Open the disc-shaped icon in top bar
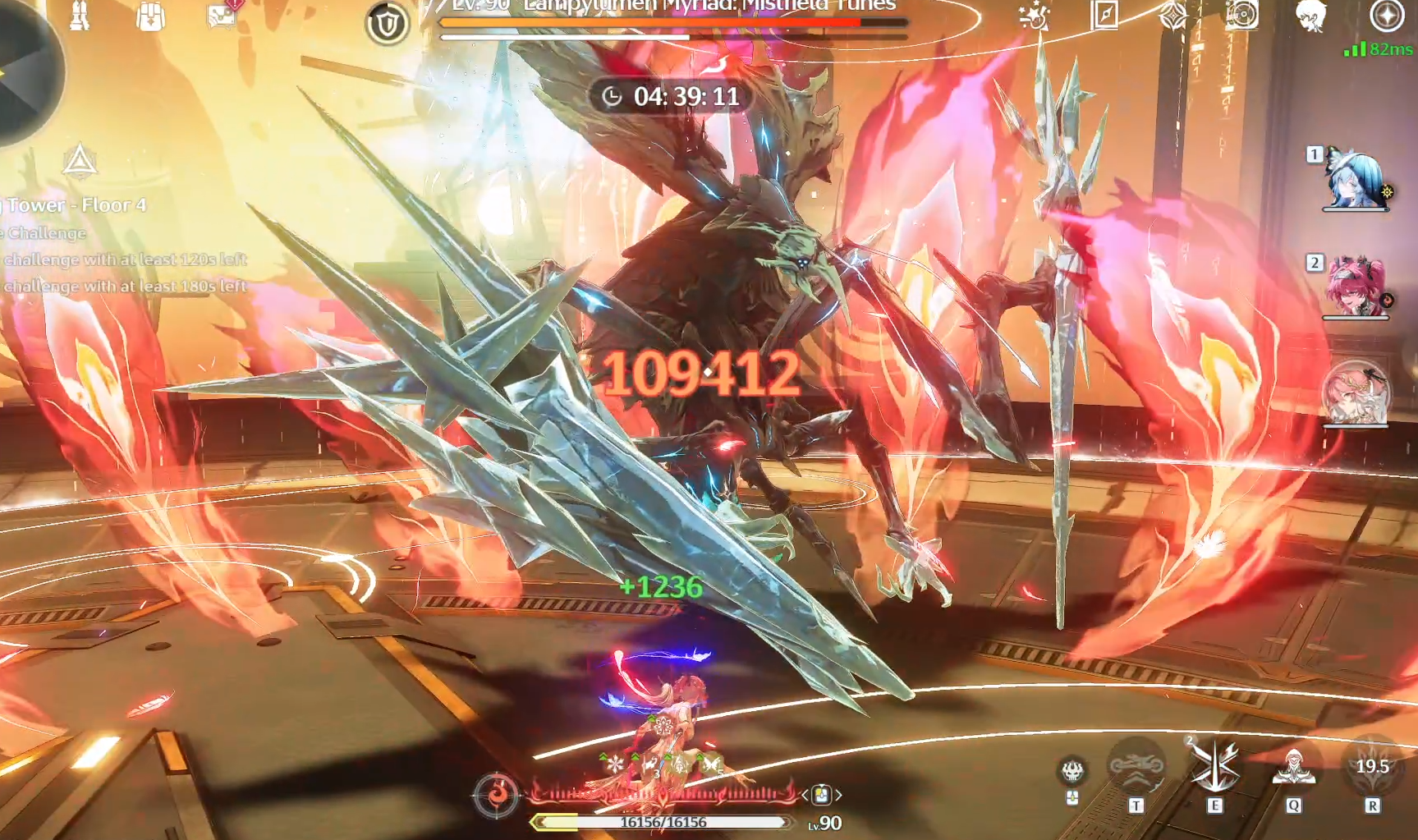This screenshot has width=1418, height=840. (x=1241, y=15)
